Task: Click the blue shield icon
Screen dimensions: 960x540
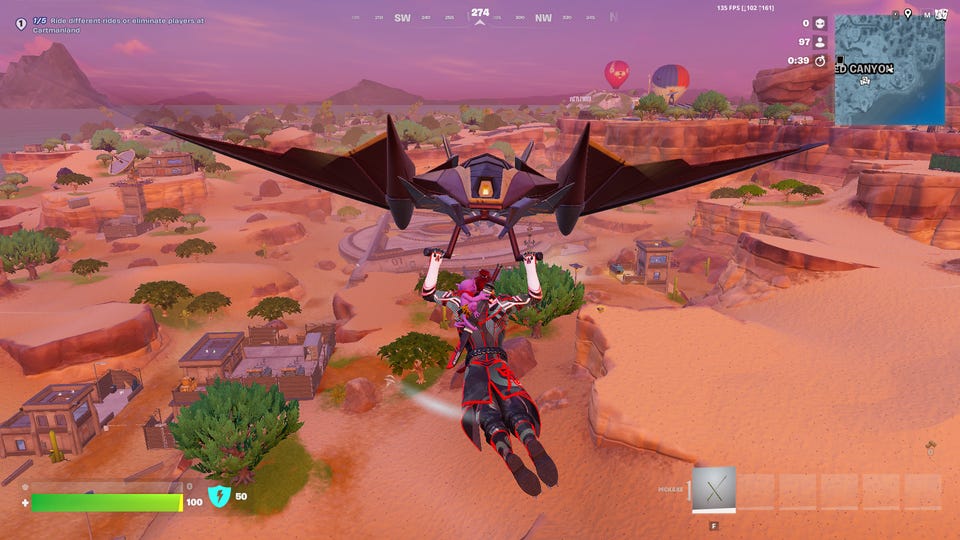Action: (219, 495)
